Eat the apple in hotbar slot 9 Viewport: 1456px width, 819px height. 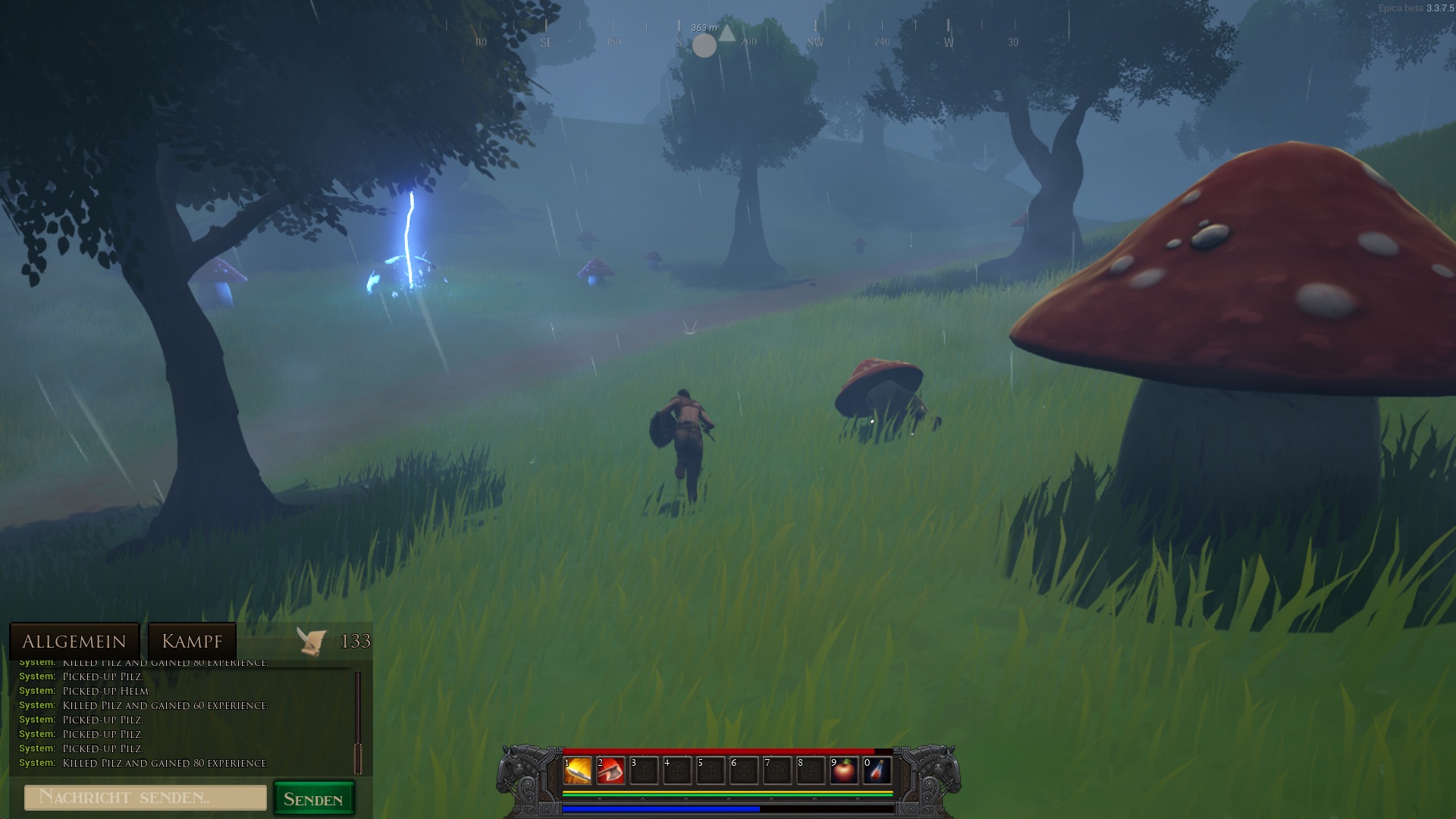[844, 770]
